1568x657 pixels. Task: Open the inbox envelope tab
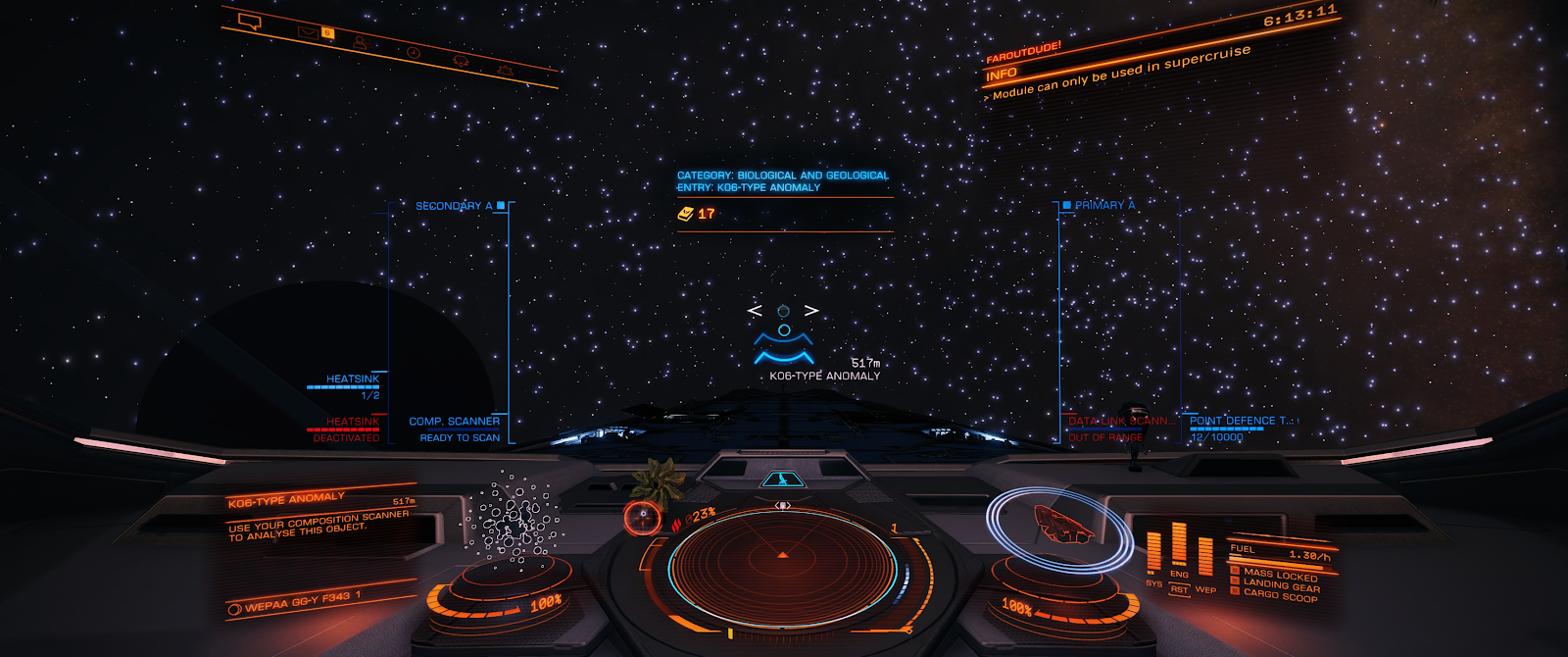309,32
